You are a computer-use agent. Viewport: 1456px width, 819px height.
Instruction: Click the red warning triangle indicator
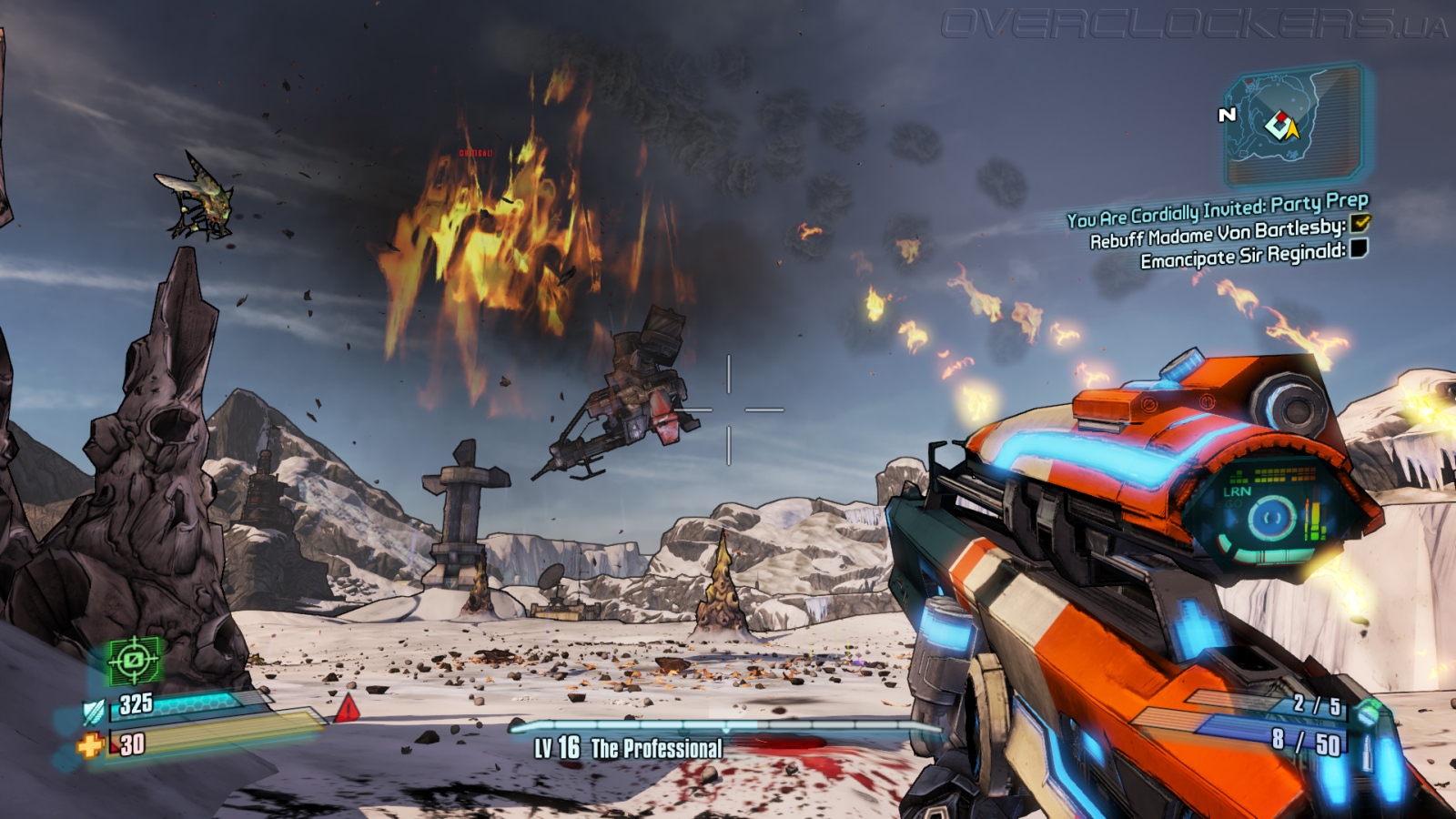click(x=347, y=708)
